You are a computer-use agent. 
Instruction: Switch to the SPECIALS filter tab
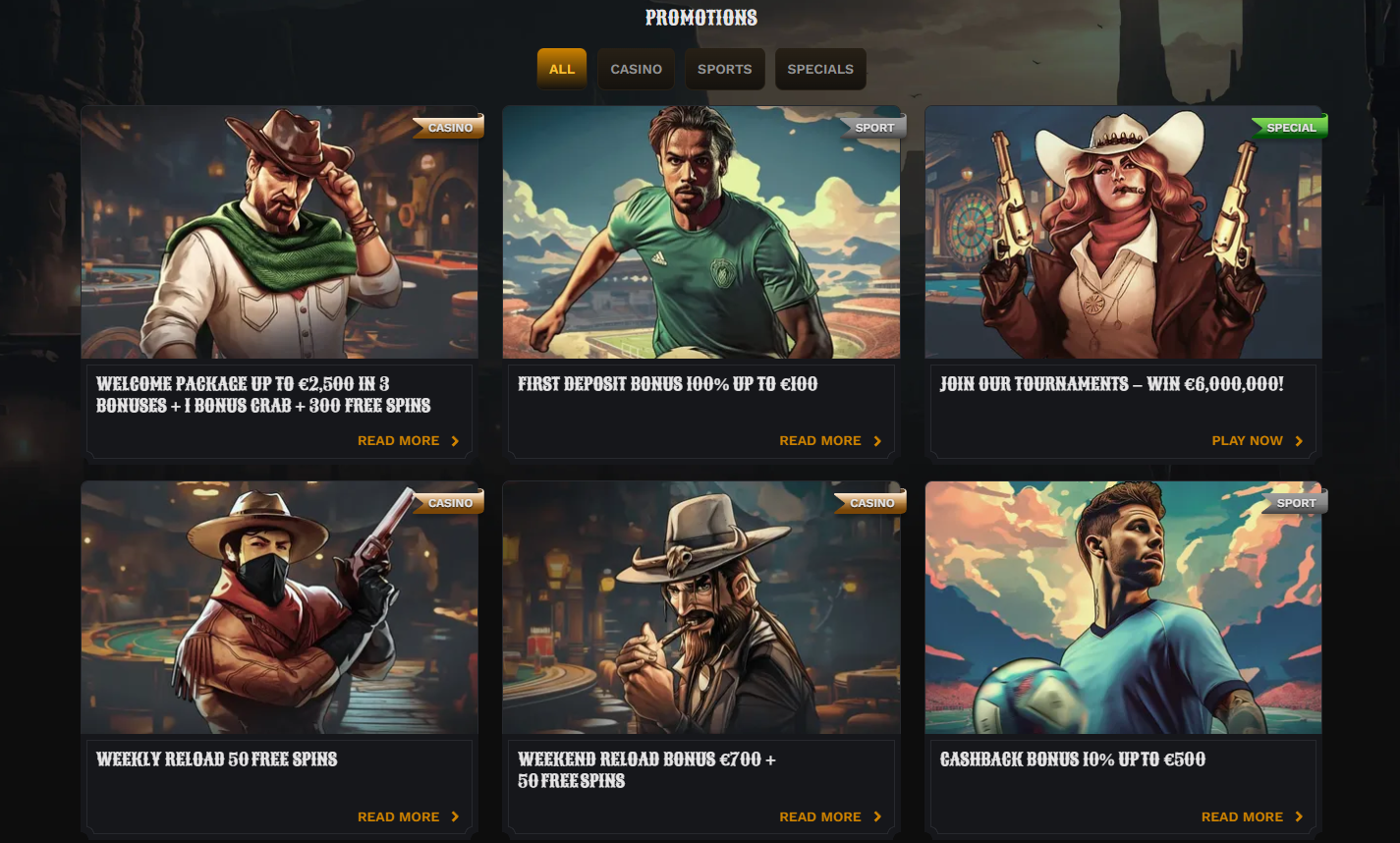(820, 69)
